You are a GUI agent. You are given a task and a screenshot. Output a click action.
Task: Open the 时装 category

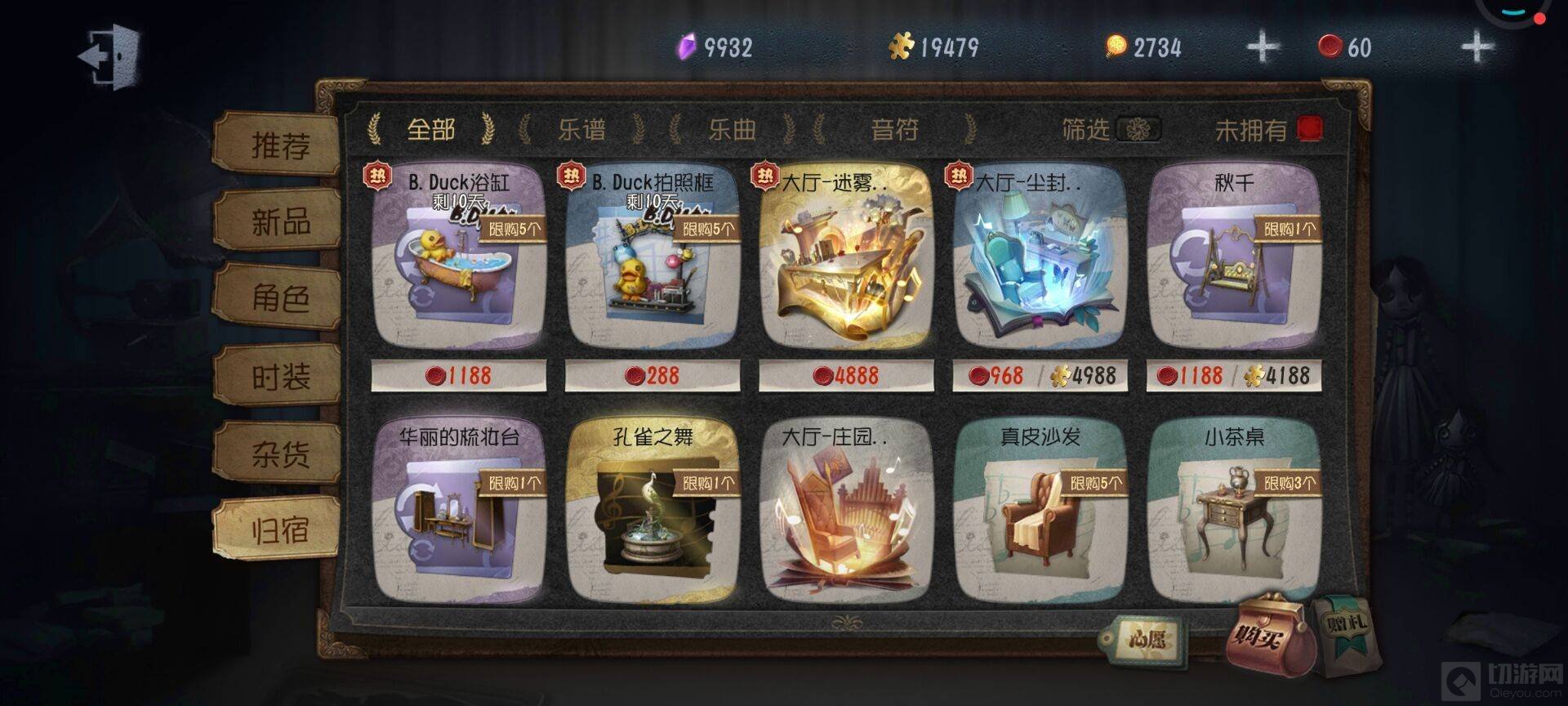278,376
